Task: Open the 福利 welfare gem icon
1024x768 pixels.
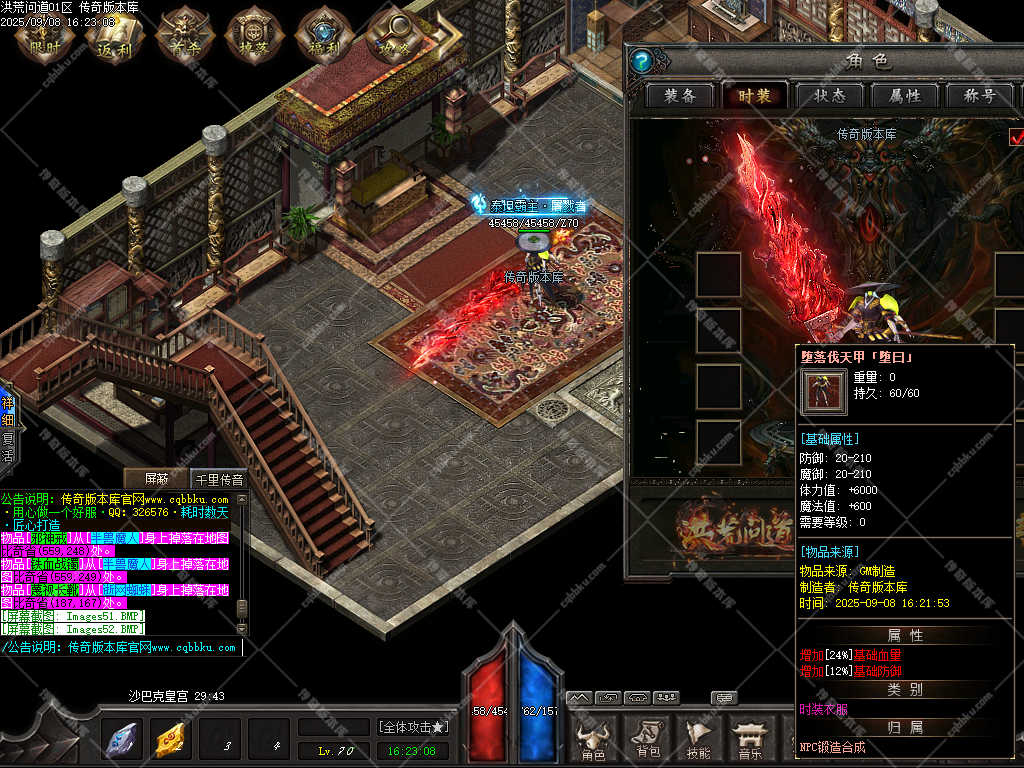Action: [x=322, y=36]
